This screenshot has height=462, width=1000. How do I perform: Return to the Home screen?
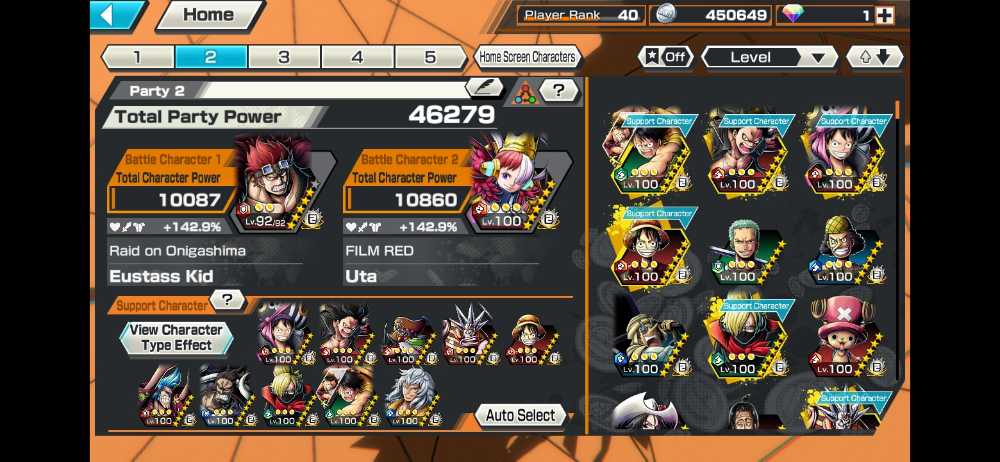[x=208, y=15]
